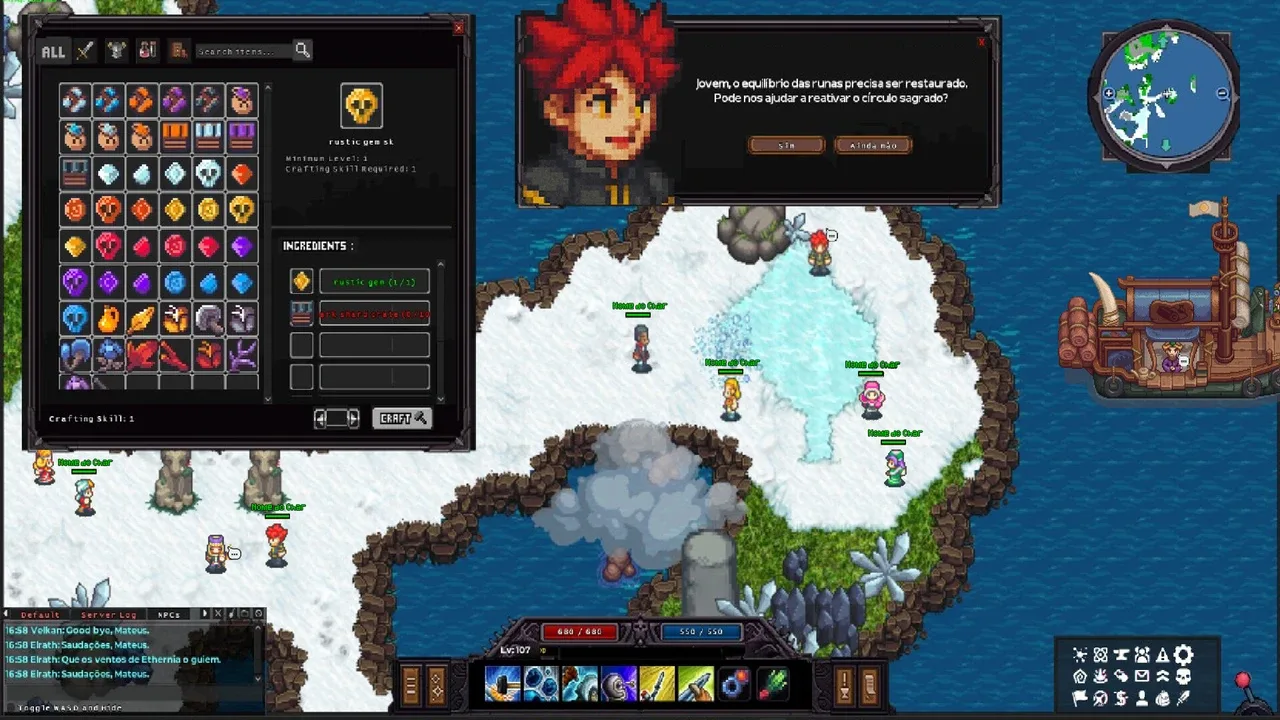1280x720 pixels.
Task: Focus the "Search items..." field
Action: click(x=243, y=51)
